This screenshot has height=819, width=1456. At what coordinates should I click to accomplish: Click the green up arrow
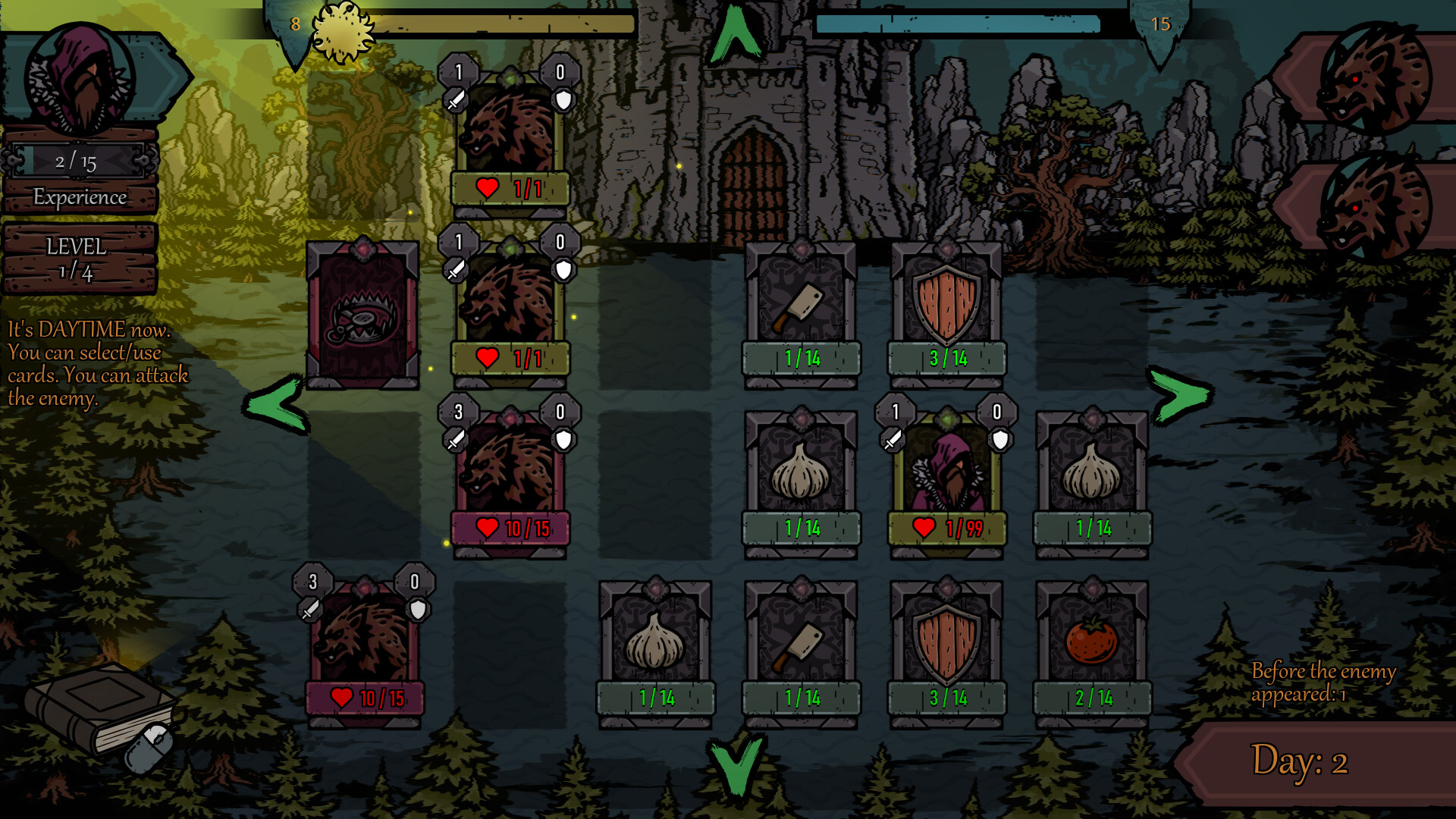734,34
